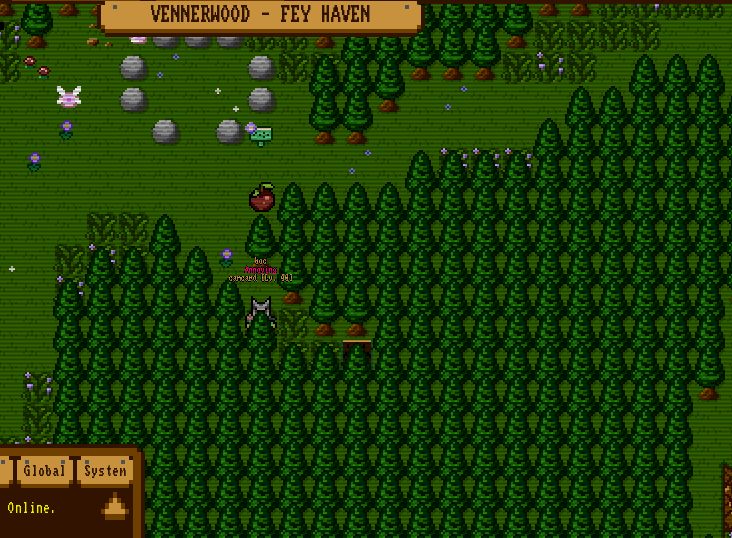Open the System chat tab

(105, 471)
